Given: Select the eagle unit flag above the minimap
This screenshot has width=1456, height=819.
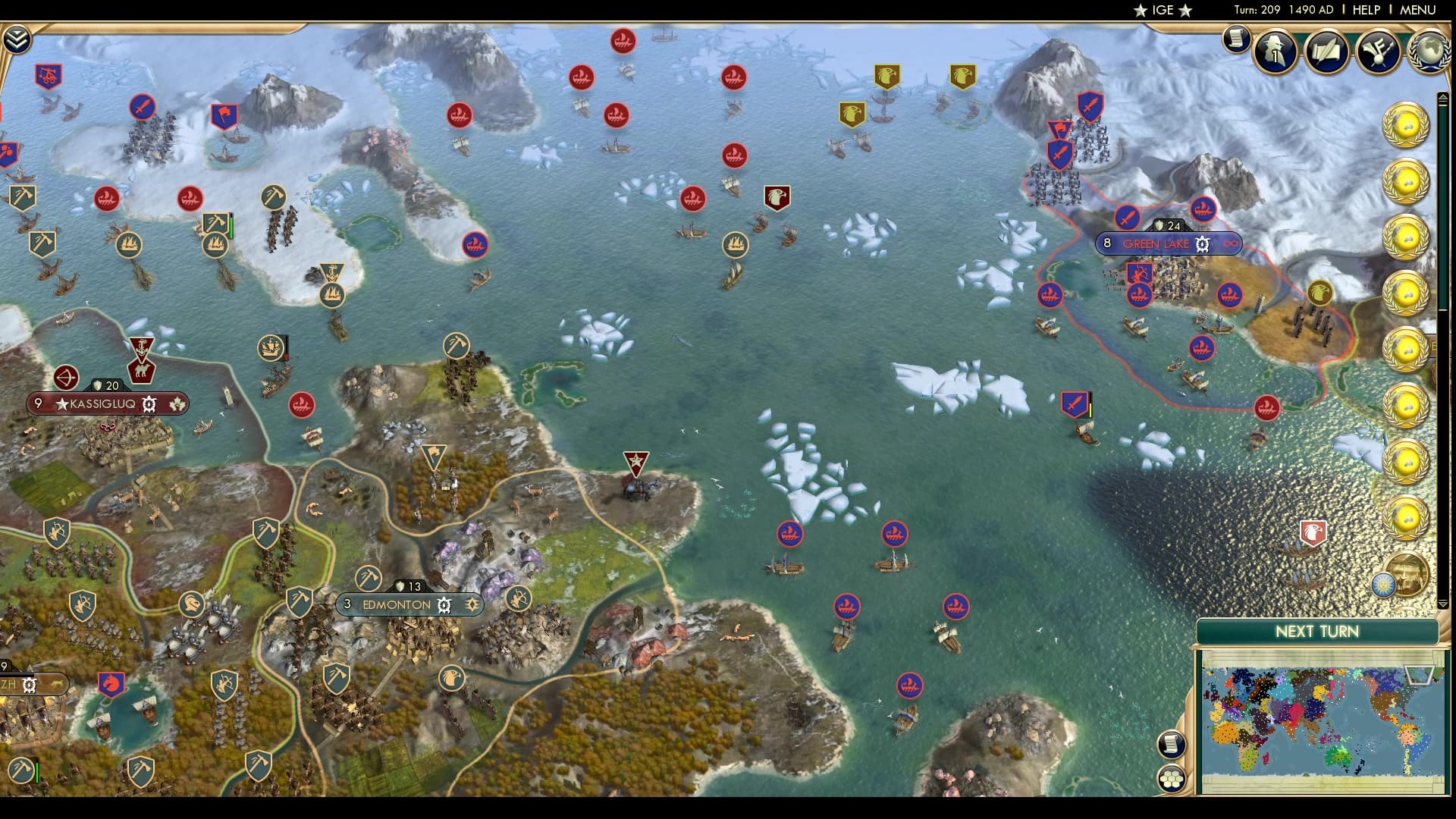Looking at the screenshot, I should click(x=1314, y=533).
